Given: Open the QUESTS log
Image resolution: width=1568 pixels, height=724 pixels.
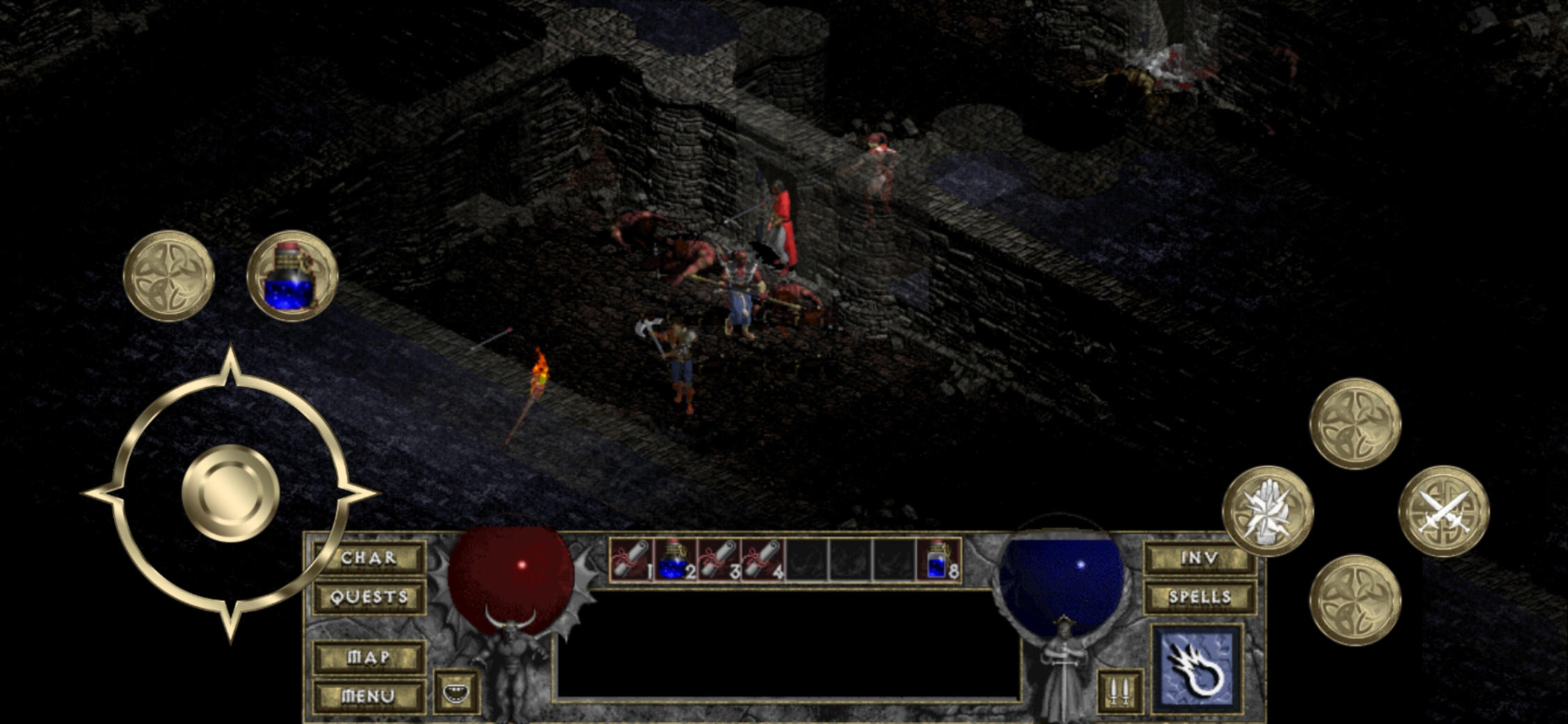Looking at the screenshot, I should (367, 597).
